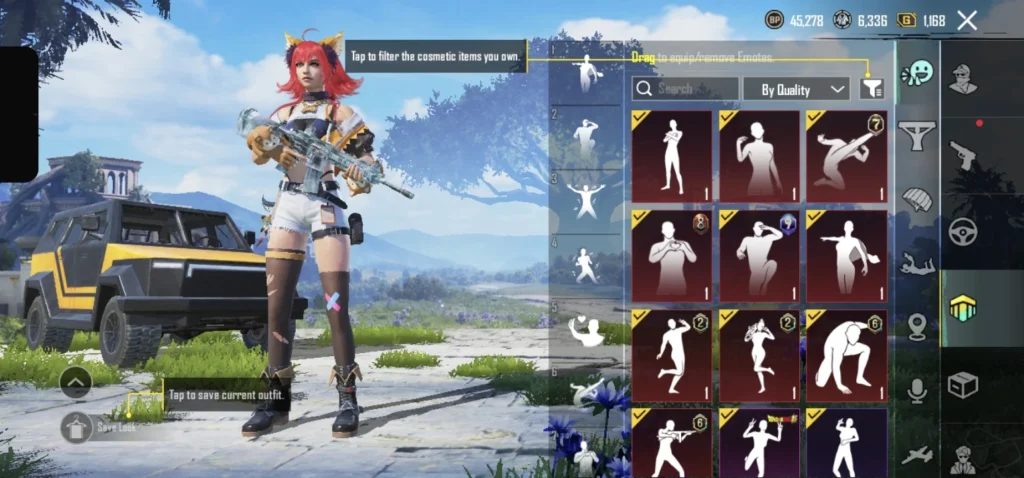The image size is (1024, 478).
Task: Select the rifle-aiming emote tile
Action: point(672,442)
